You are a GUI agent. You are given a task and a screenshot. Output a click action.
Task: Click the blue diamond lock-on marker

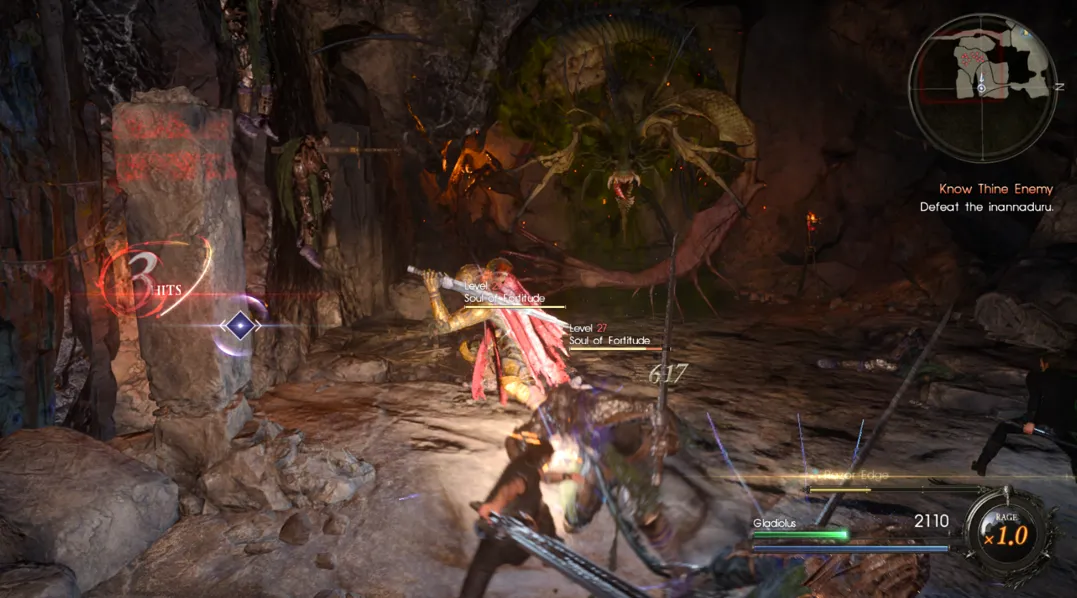click(x=240, y=325)
